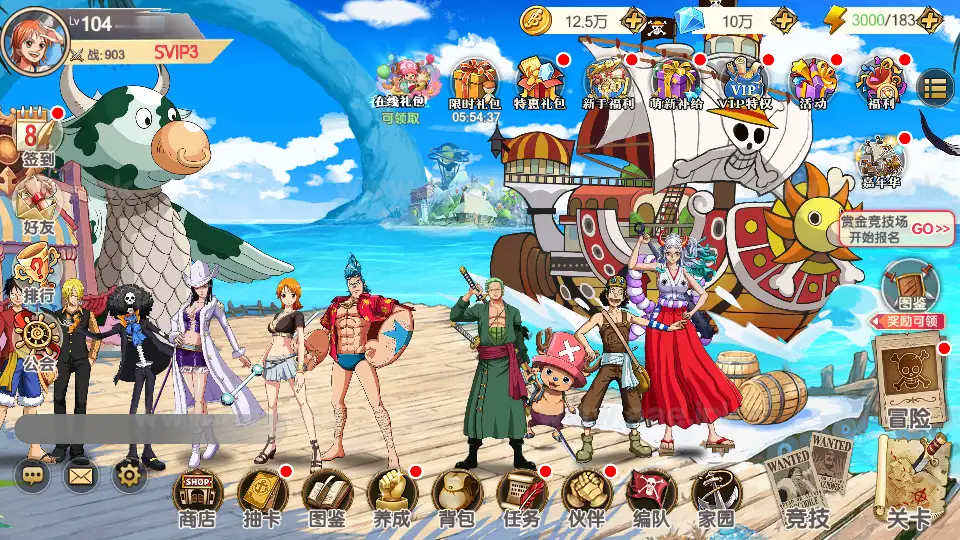This screenshot has height=540, width=960.
Task: Start the 冒险 adventure mode
Action: coord(908,380)
